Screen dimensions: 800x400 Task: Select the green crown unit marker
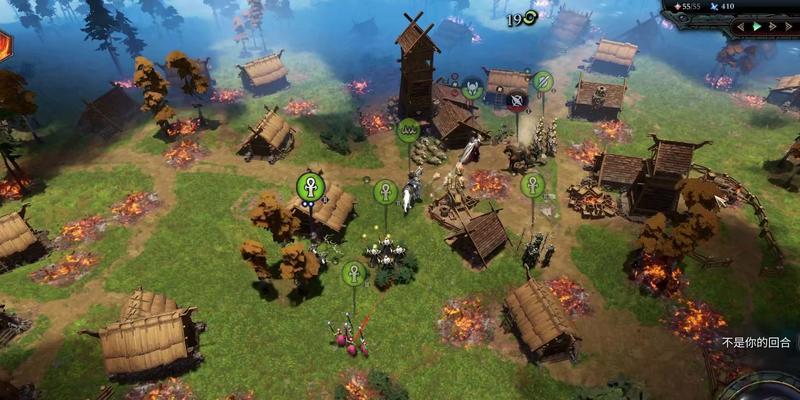click(x=408, y=129)
